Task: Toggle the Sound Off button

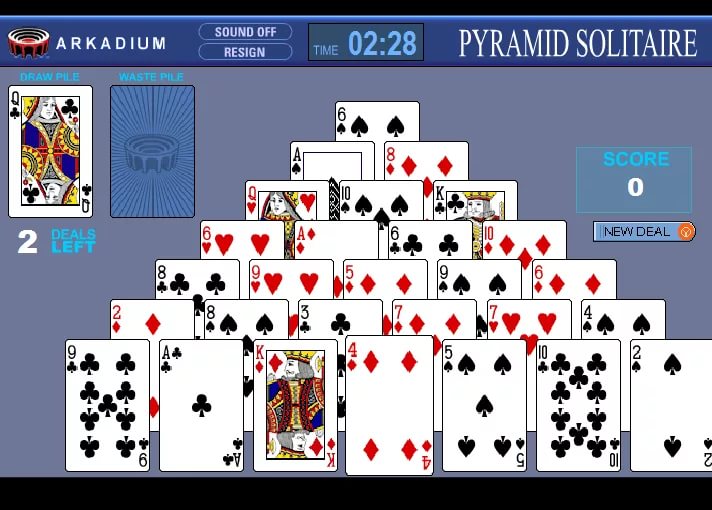Action: pyautogui.click(x=245, y=32)
